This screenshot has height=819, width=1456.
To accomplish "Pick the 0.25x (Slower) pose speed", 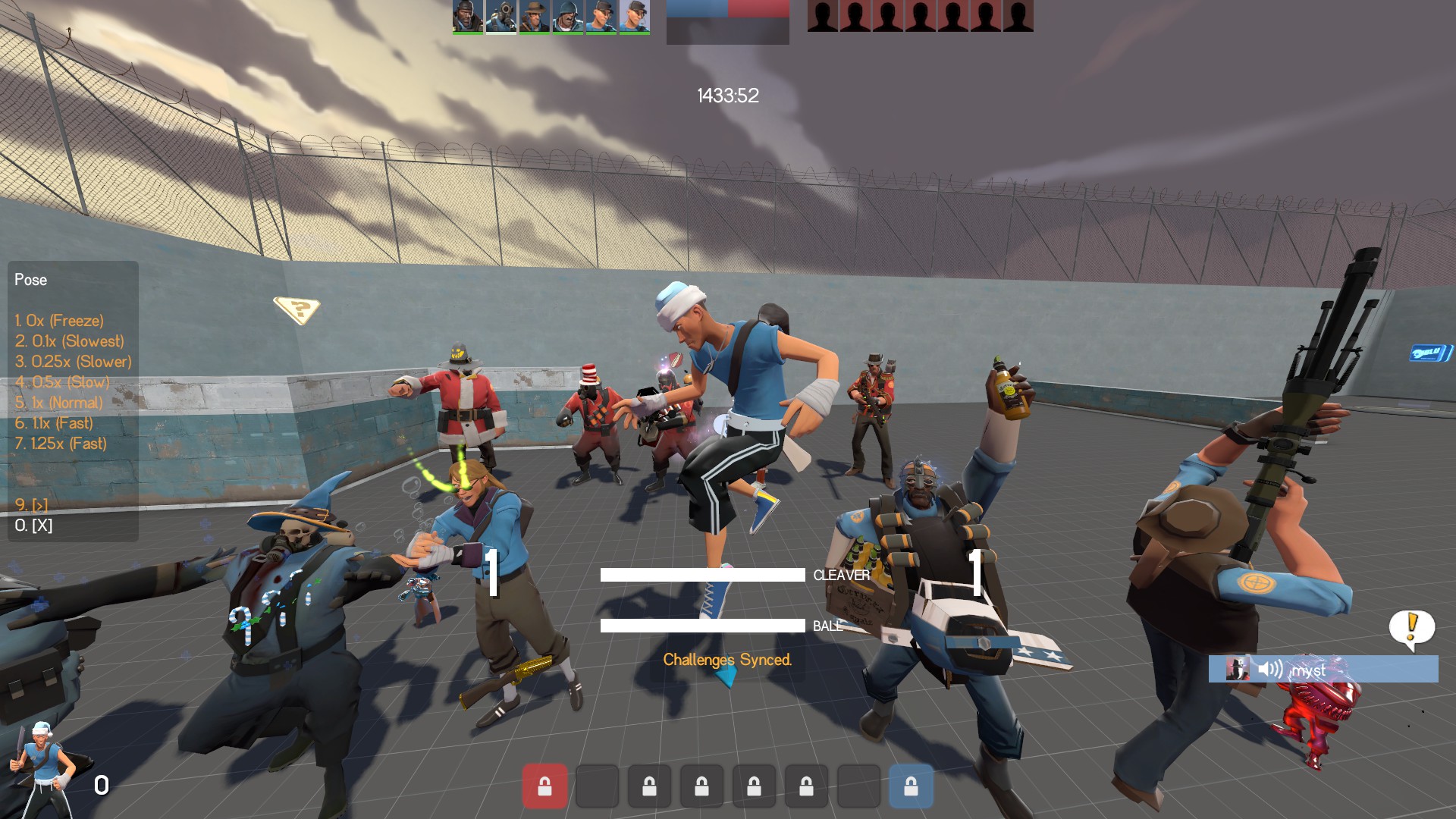I will tap(73, 362).
